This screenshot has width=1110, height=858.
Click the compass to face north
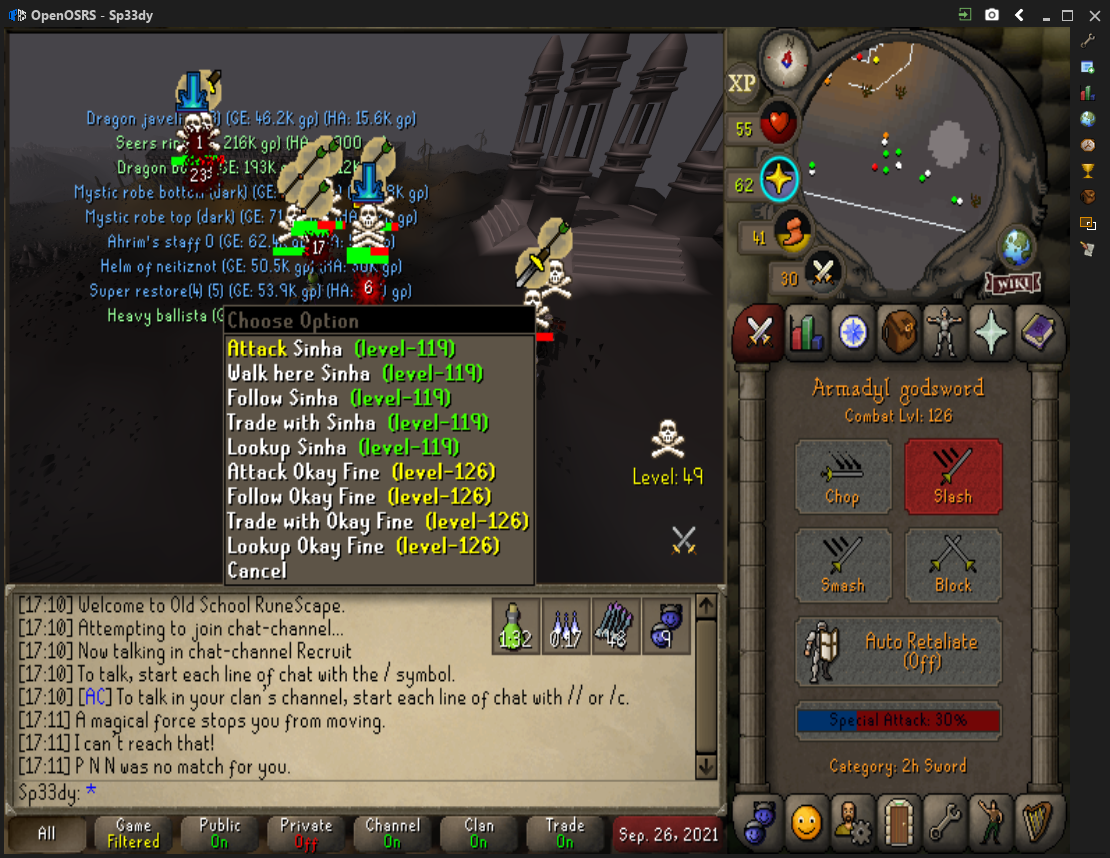[x=787, y=57]
